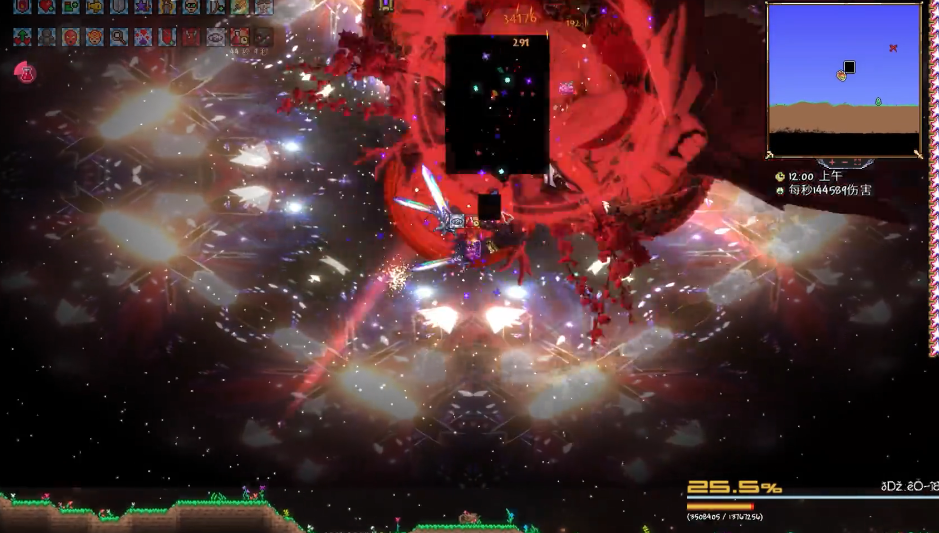Select the magnifying glass buff icon

point(118,37)
